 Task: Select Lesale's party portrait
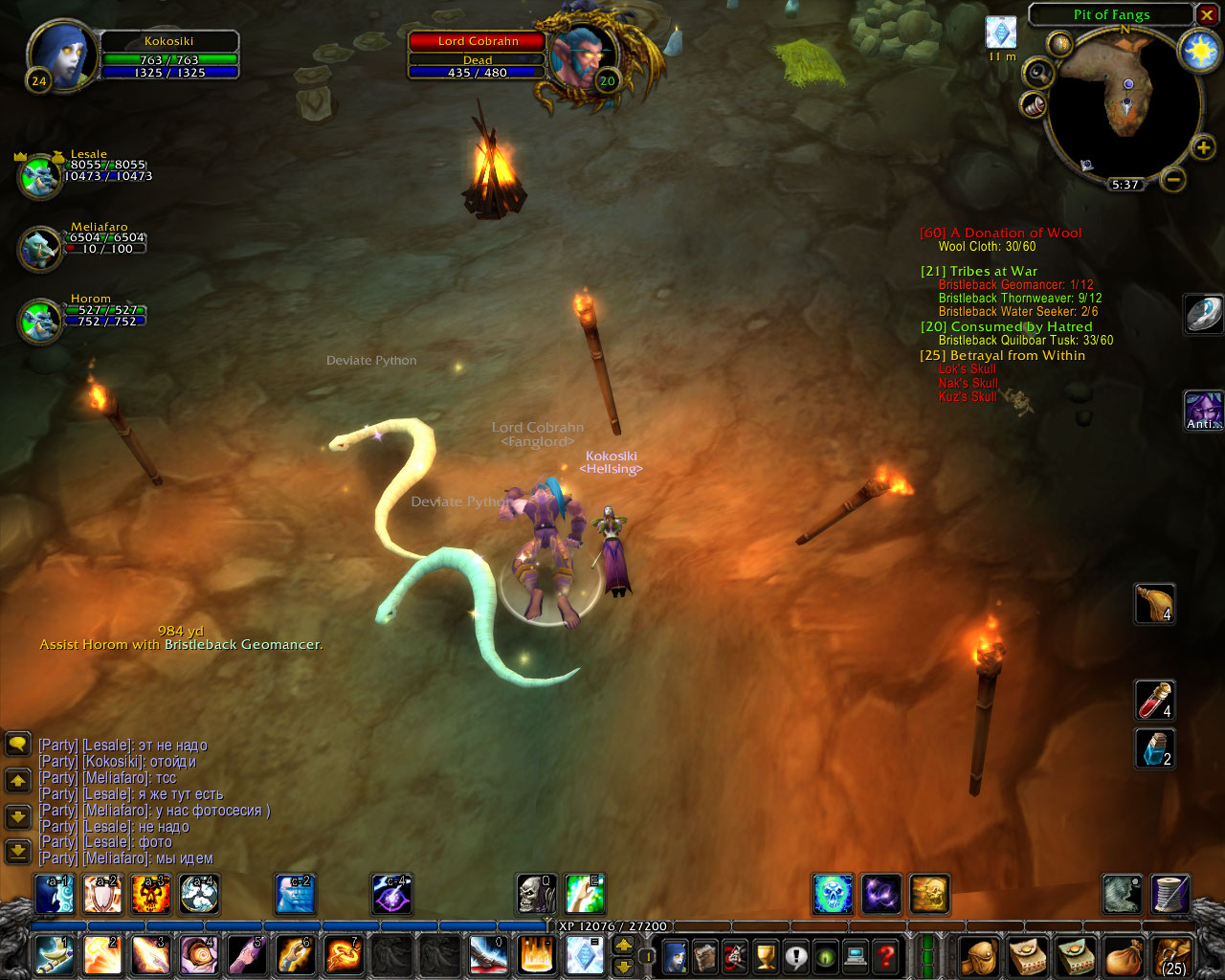[x=40, y=176]
